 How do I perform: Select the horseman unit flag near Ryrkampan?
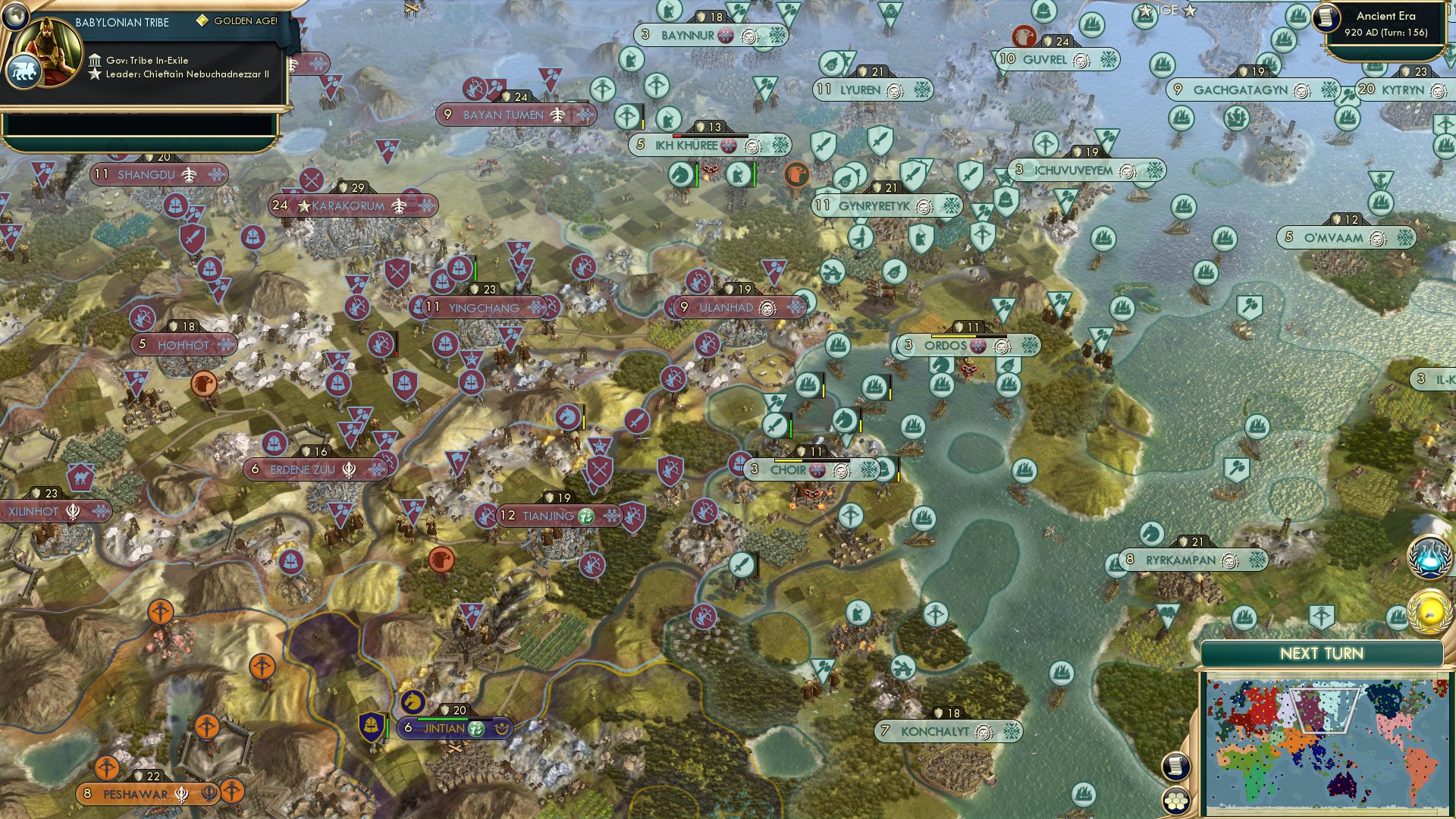1150,533
